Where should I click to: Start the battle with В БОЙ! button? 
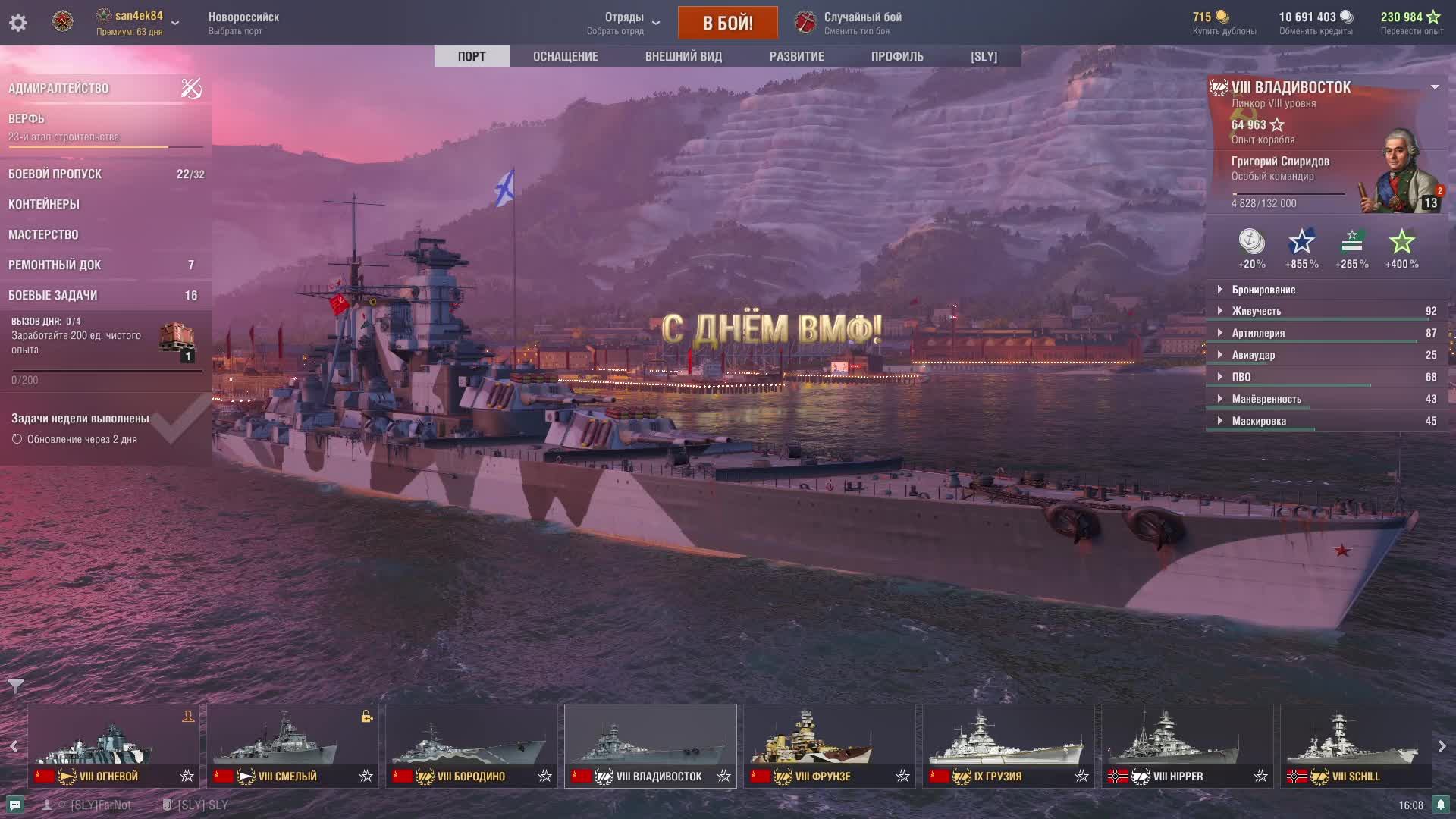pyautogui.click(x=727, y=23)
